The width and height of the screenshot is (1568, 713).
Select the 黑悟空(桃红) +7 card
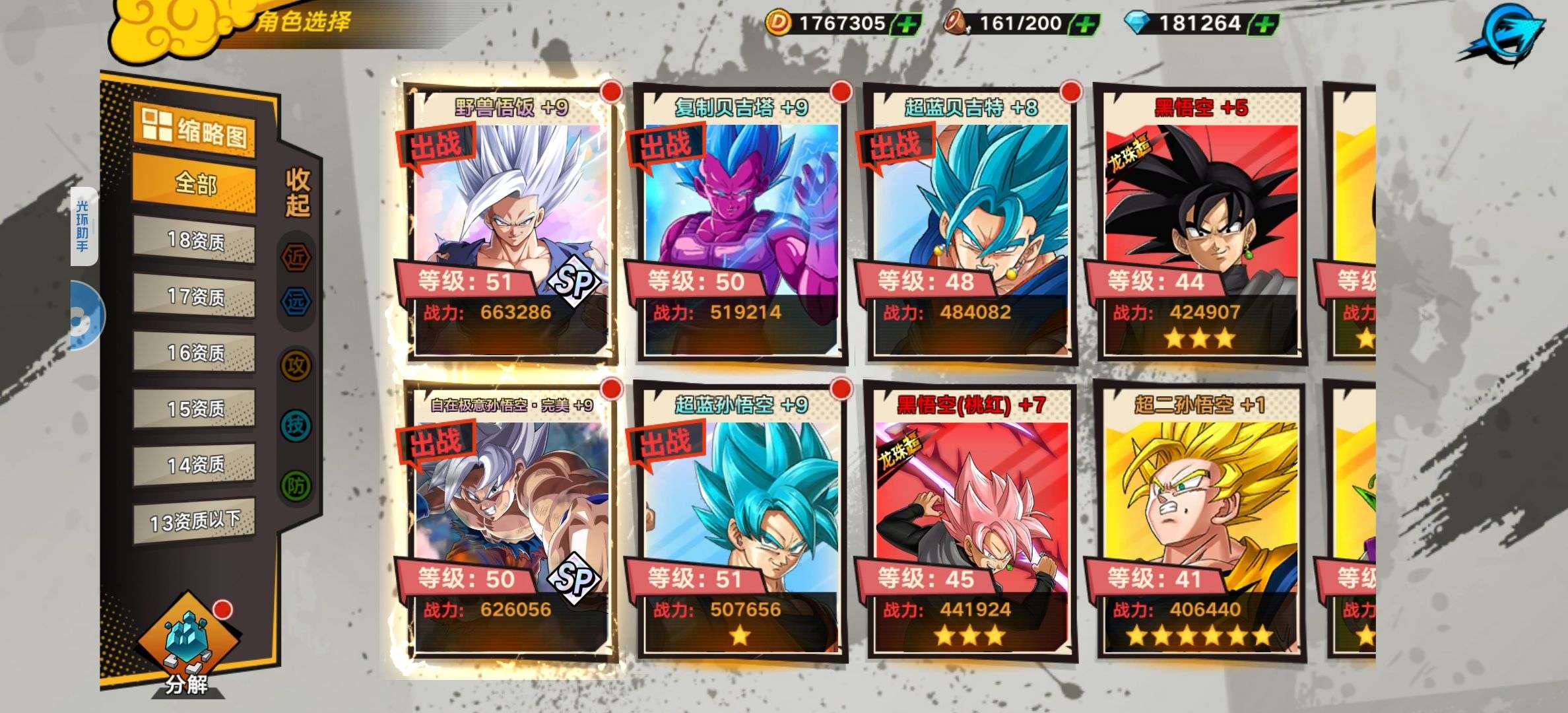click(971, 522)
